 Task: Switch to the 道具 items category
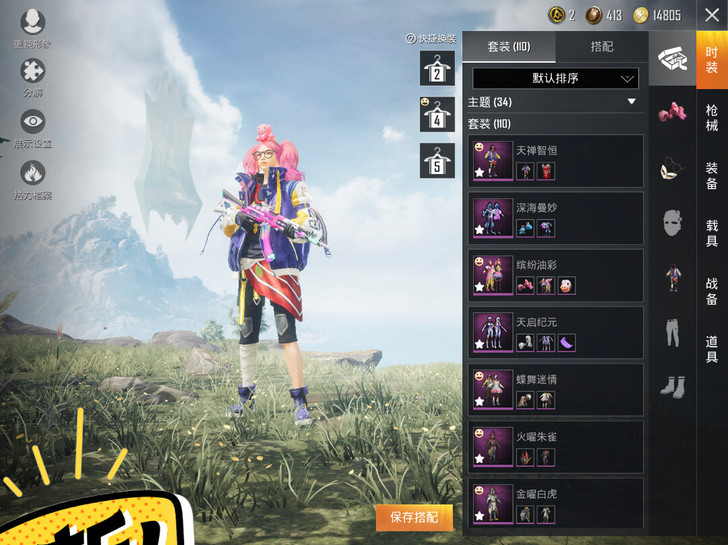click(x=711, y=349)
